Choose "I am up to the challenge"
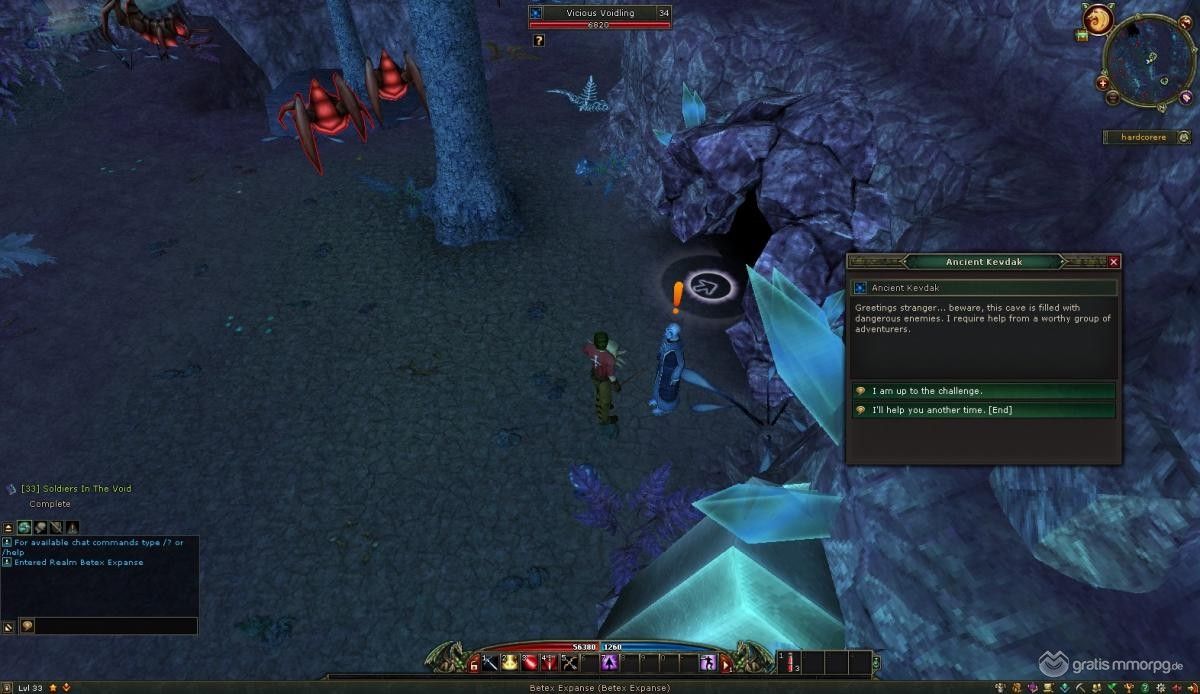This screenshot has width=1200, height=694. (984, 391)
